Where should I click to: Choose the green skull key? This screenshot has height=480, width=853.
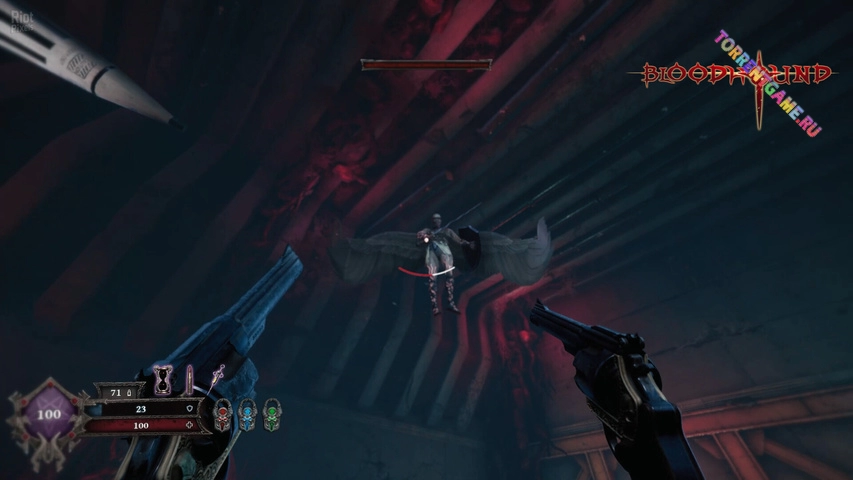click(271, 413)
